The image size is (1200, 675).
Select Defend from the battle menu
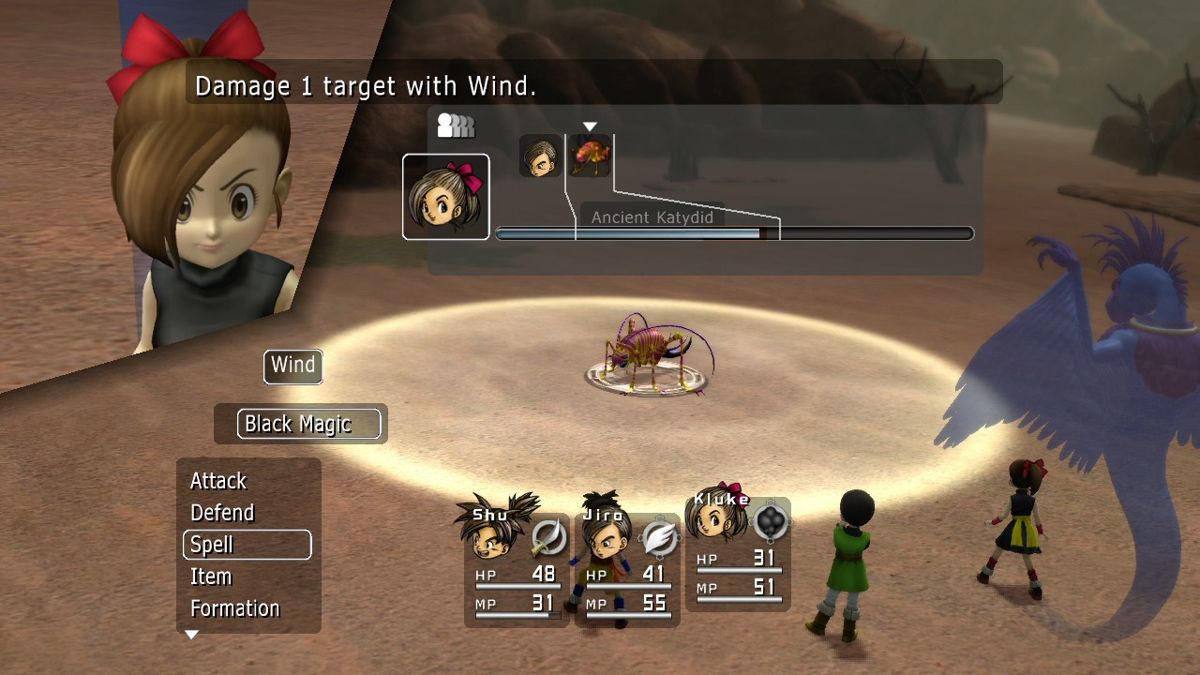pyautogui.click(x=223, y=513)
